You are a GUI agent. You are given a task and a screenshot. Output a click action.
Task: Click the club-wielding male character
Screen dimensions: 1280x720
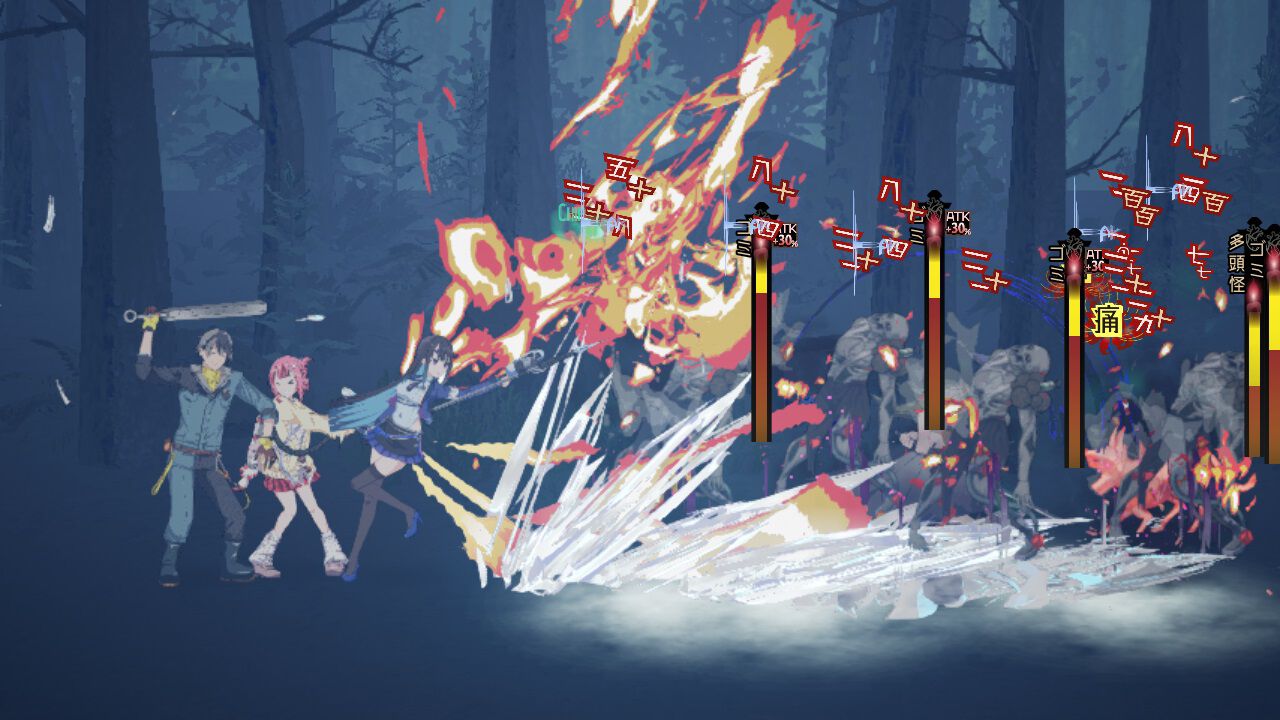click(x=200, y=430)
